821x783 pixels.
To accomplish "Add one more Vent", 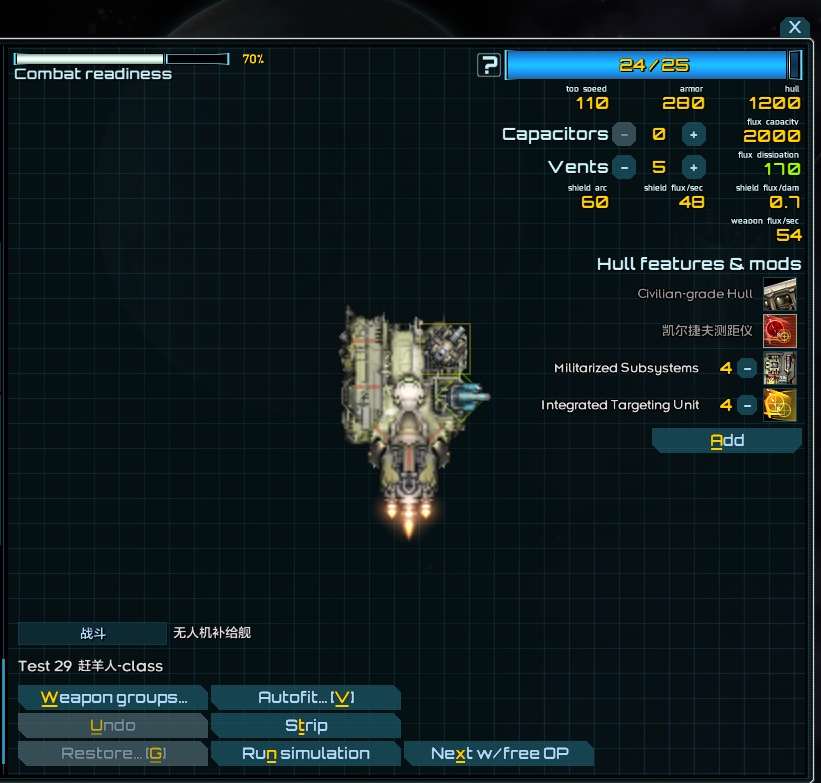I will coord(693,167).
